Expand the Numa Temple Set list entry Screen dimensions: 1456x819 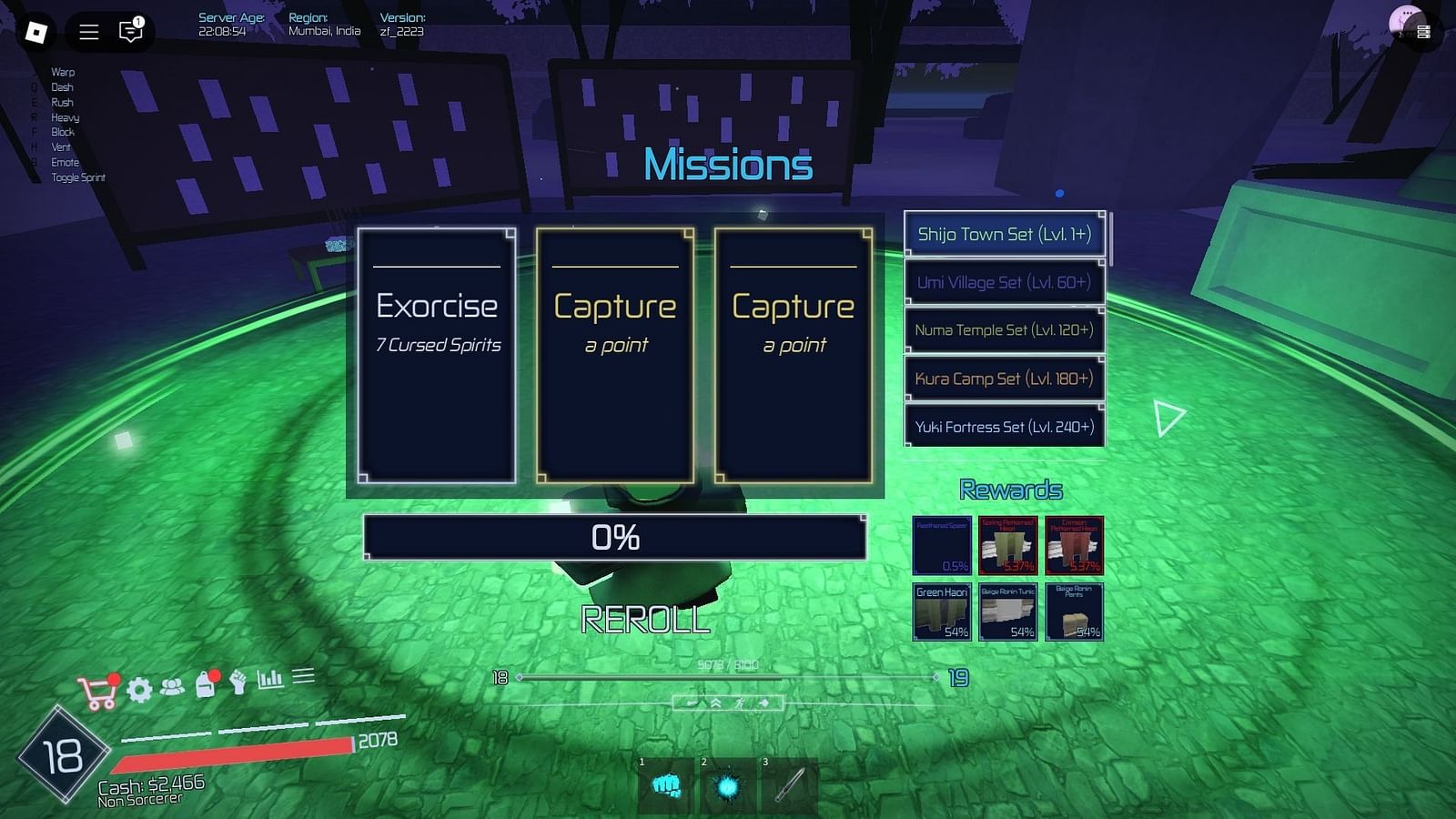click(1004, 330)
